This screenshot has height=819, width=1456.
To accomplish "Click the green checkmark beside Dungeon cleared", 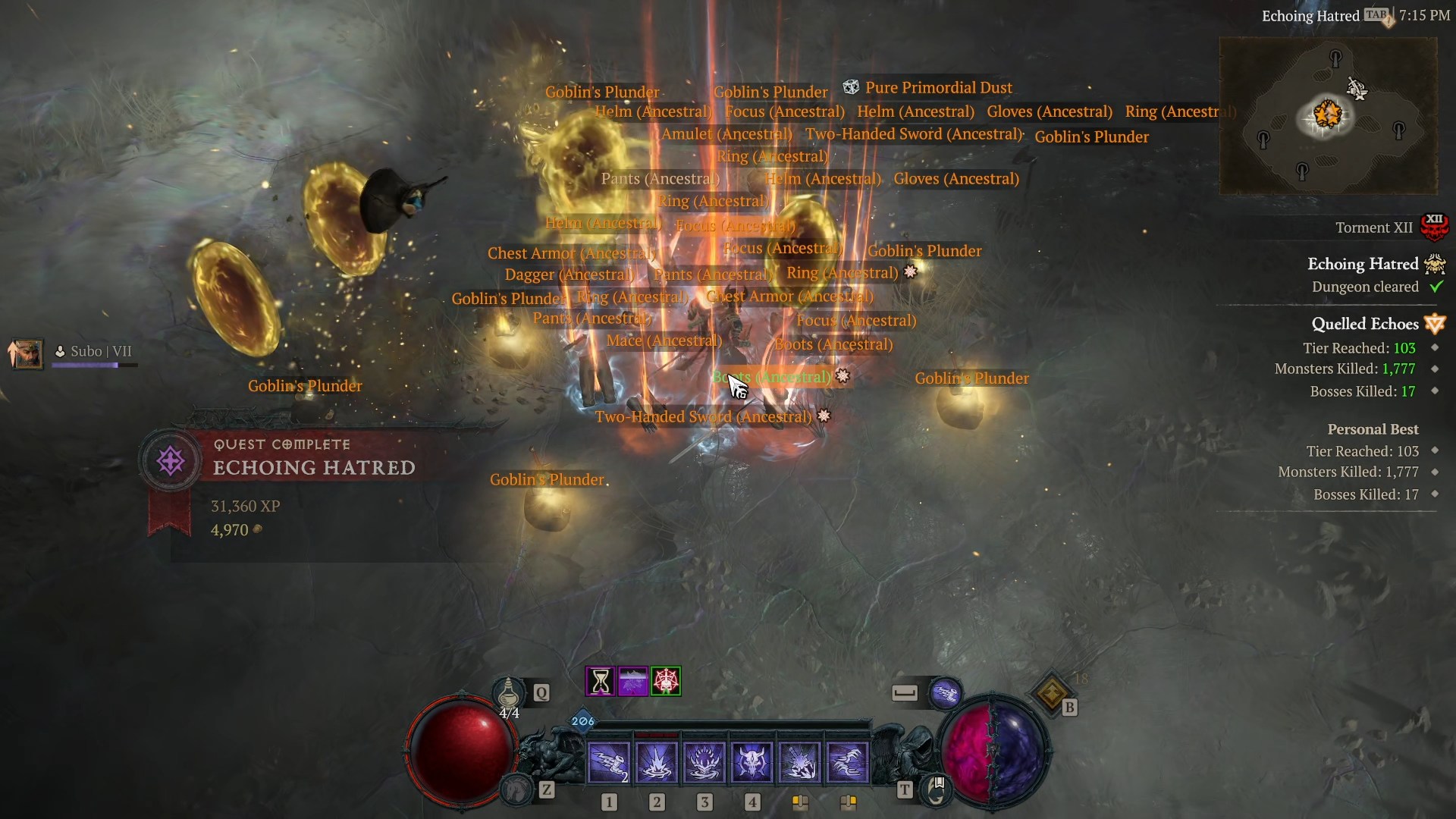I will click(x=1436, y=287).
